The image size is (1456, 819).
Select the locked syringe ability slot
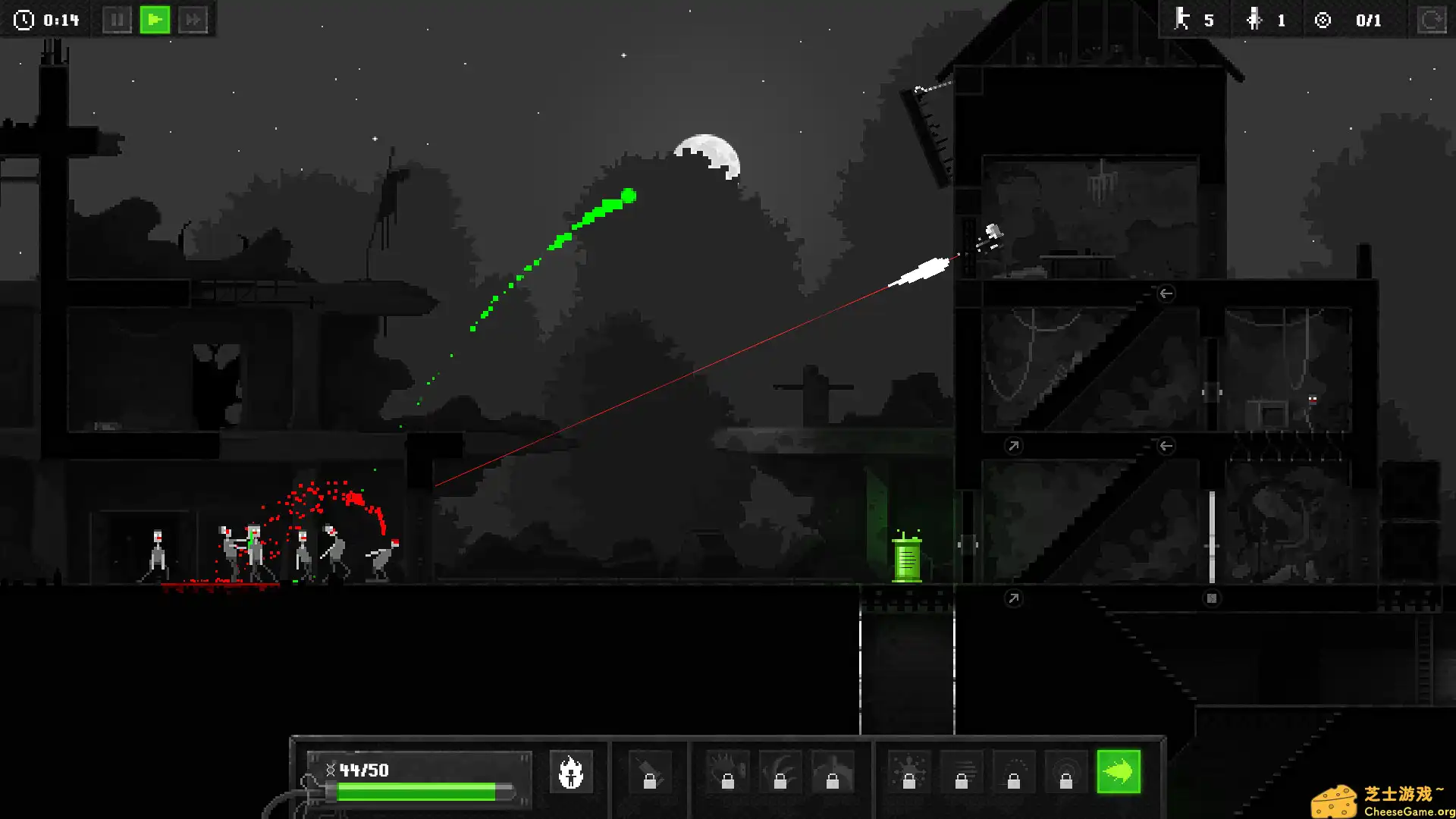tap(650, 772)
